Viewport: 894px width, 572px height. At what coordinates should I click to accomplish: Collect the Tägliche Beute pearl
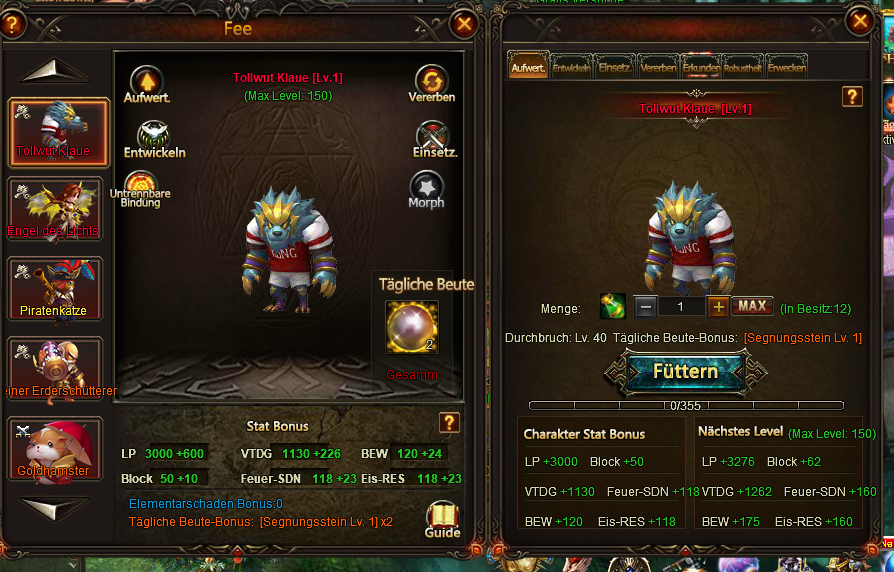[x=412, y=327]
